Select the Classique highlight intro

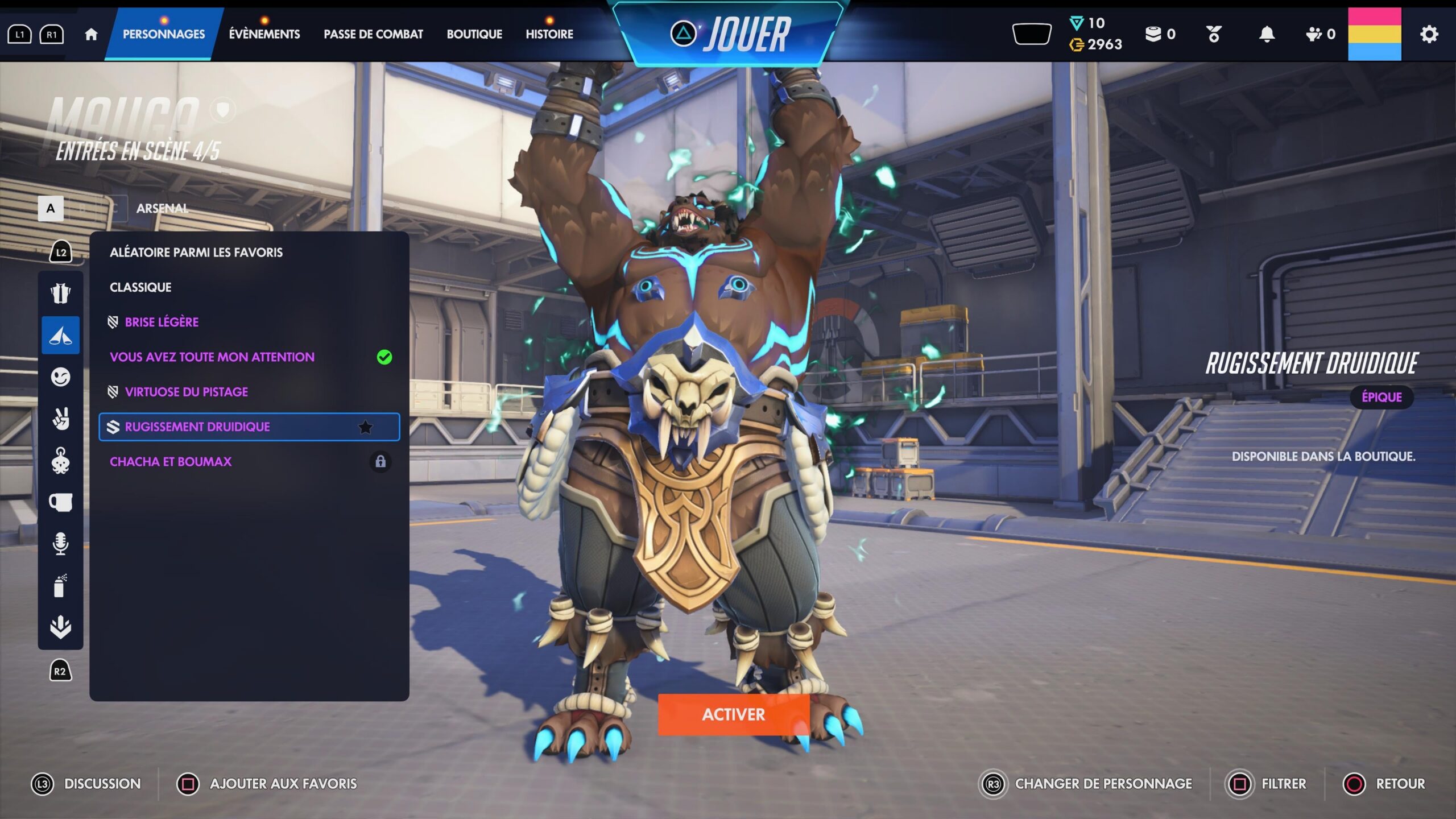[140, 287]
